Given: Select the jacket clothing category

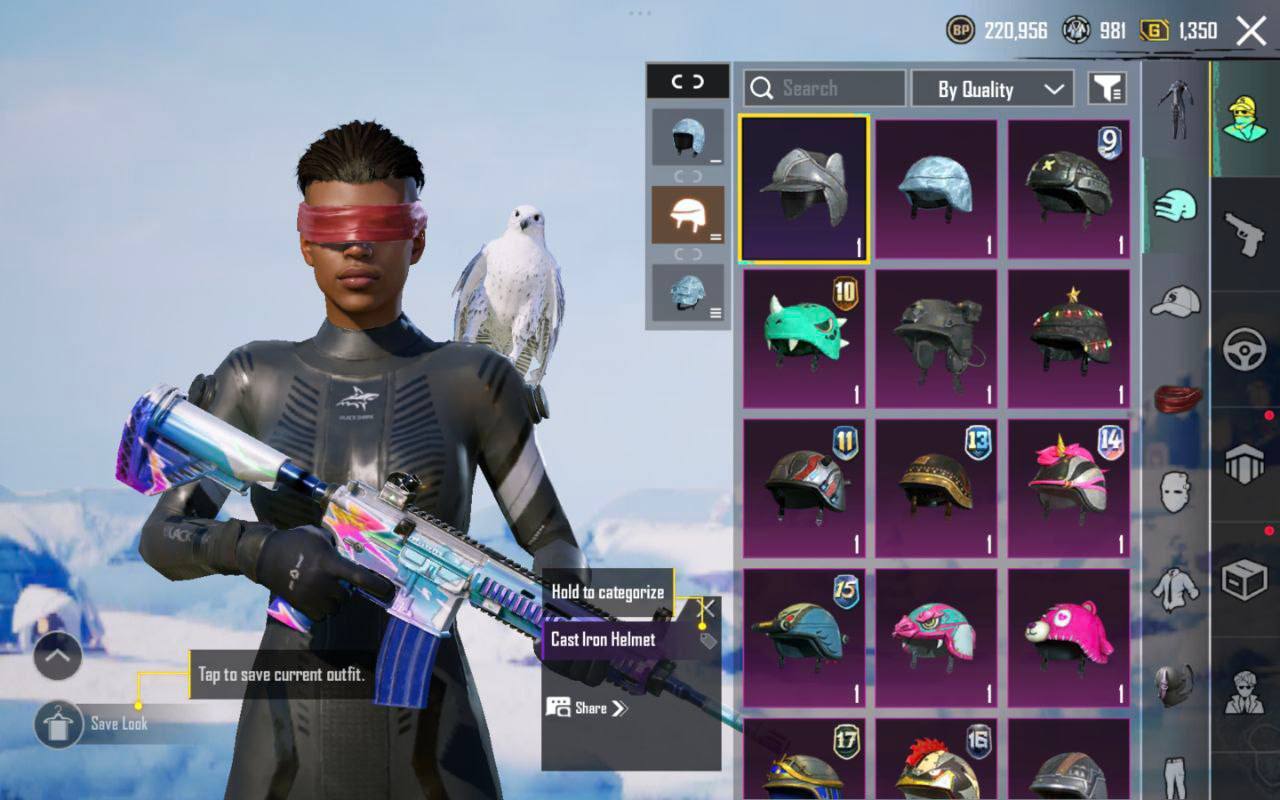Looking at the screenshot, I should 1175,588.
